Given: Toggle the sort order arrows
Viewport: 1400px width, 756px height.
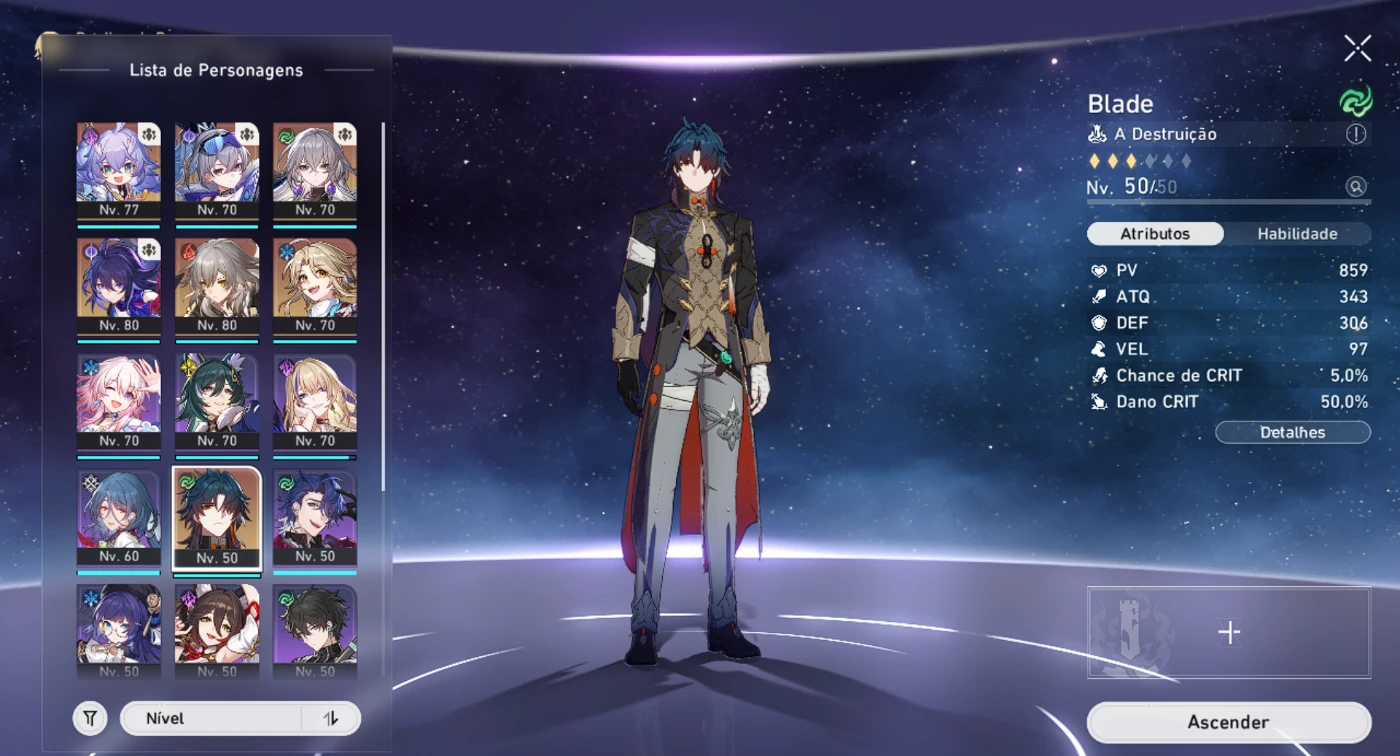Looking at the screenshot, I should point(331,718).
